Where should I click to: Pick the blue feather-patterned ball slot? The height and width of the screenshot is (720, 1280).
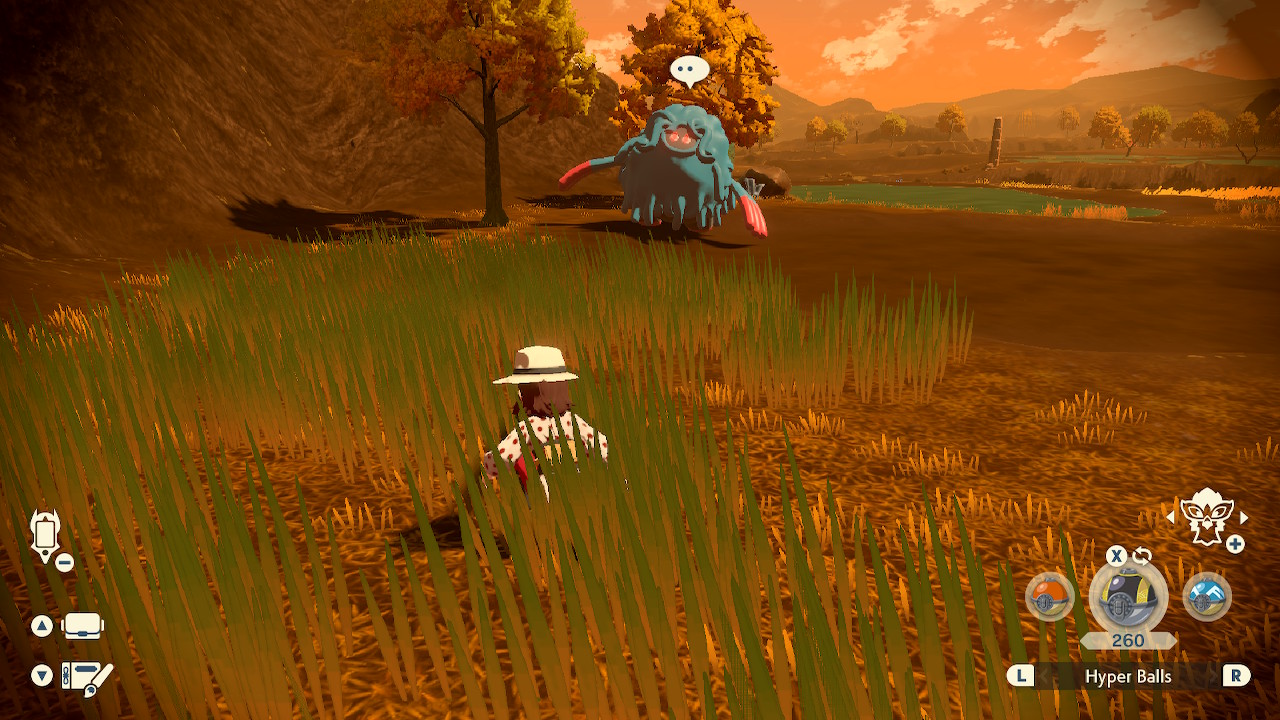coord(1206,597)
